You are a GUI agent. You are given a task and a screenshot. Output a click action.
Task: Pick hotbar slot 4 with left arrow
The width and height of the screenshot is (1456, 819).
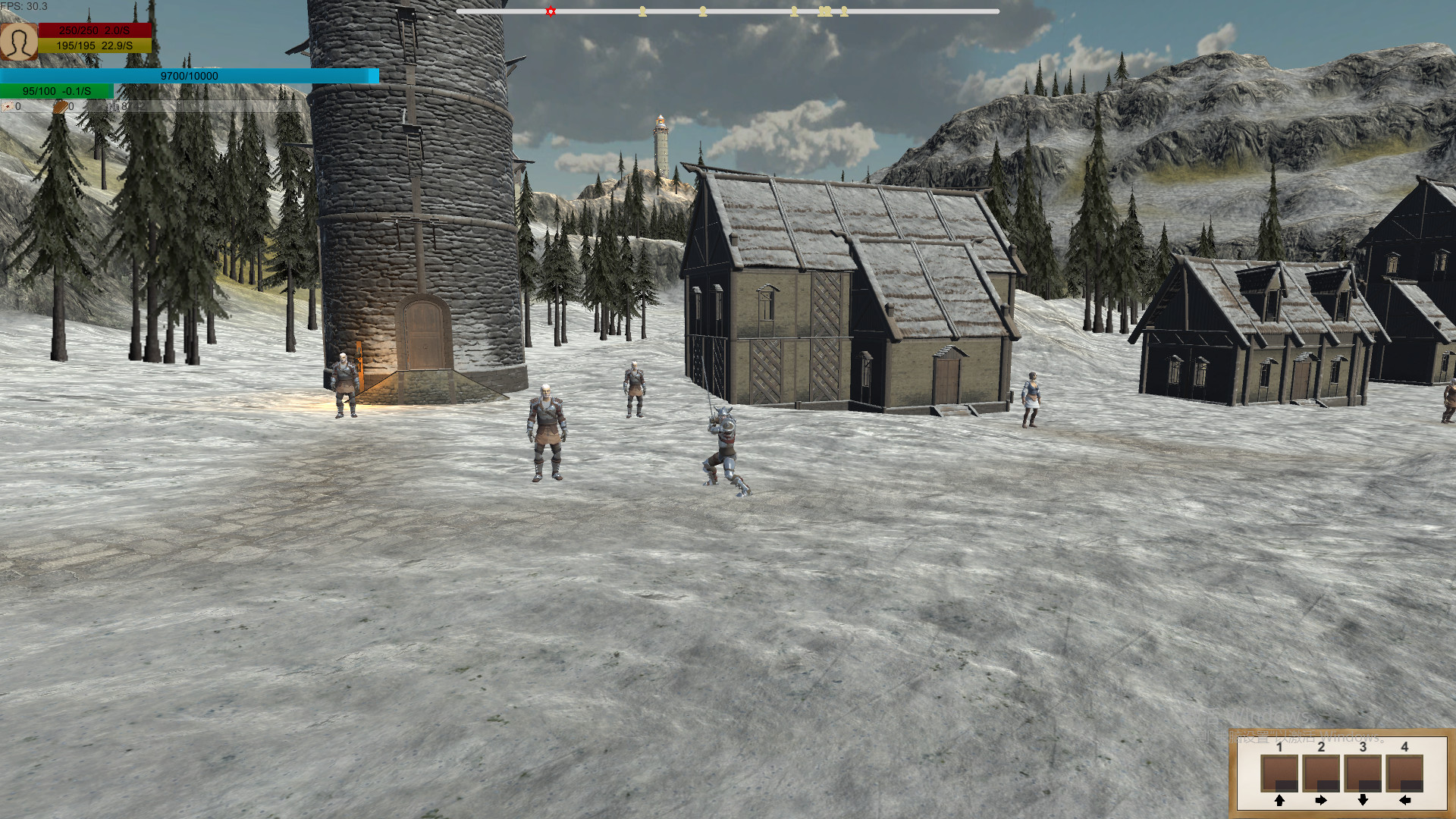pyautogui.click(x=1404, y=773)
